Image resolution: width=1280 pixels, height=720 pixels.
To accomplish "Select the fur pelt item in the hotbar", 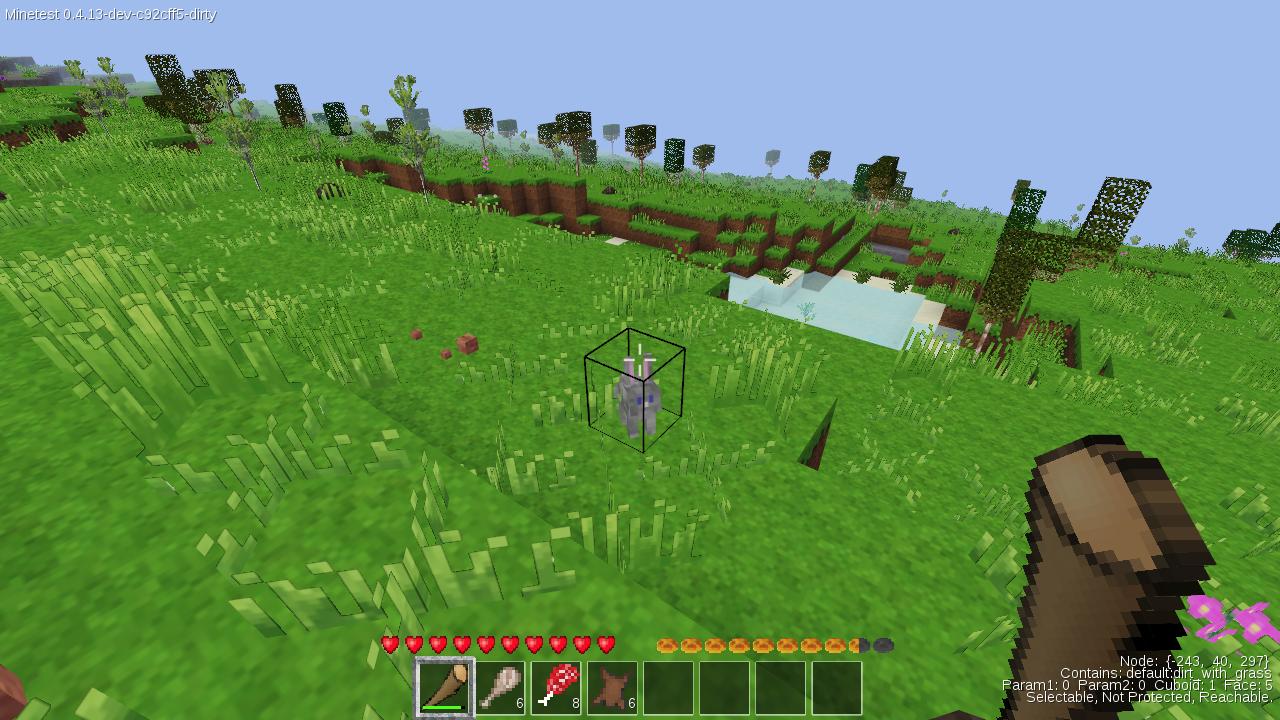I will (612, 688).
